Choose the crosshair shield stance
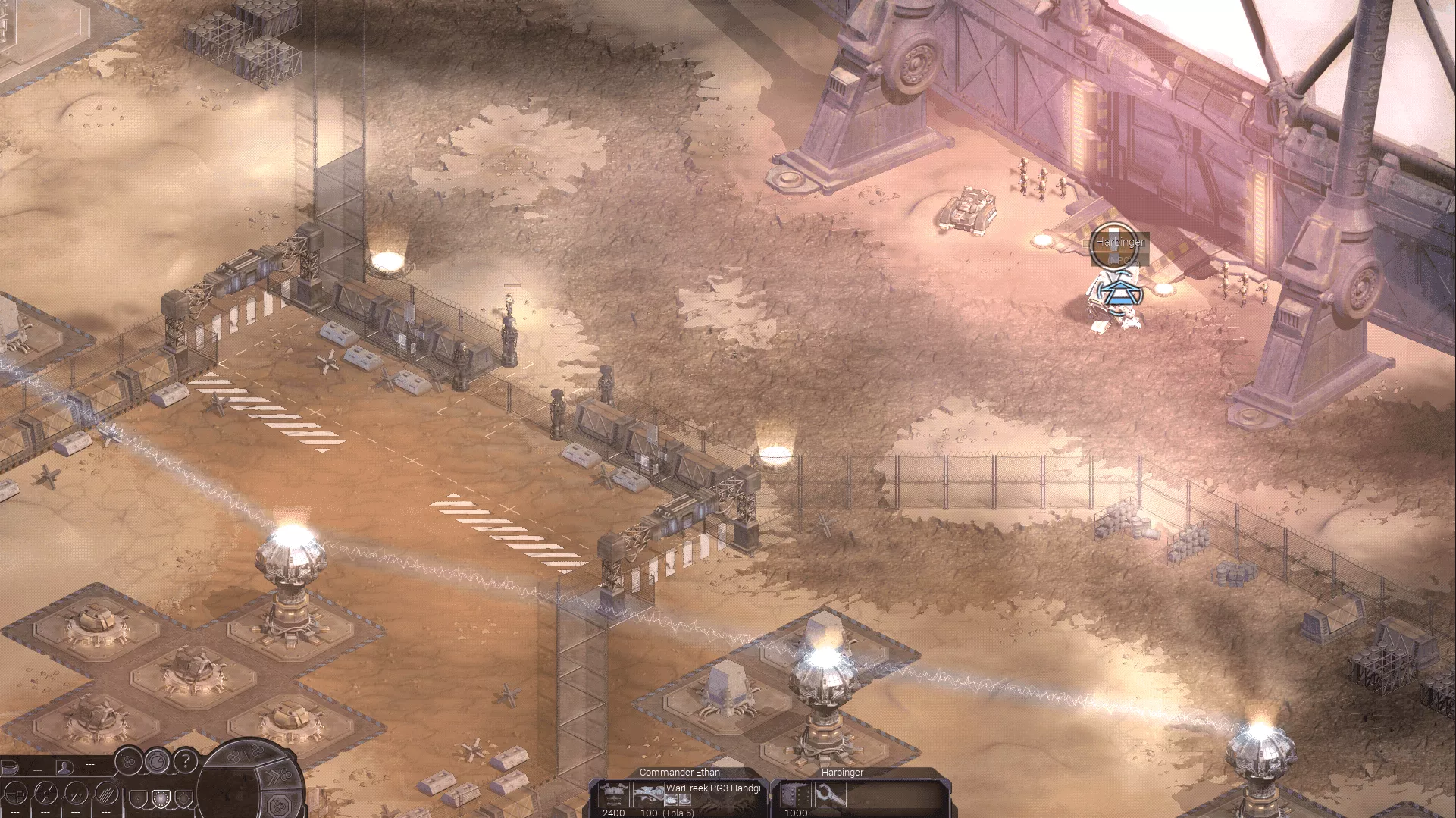The image size is (1456, 818). tap(183, 798)
